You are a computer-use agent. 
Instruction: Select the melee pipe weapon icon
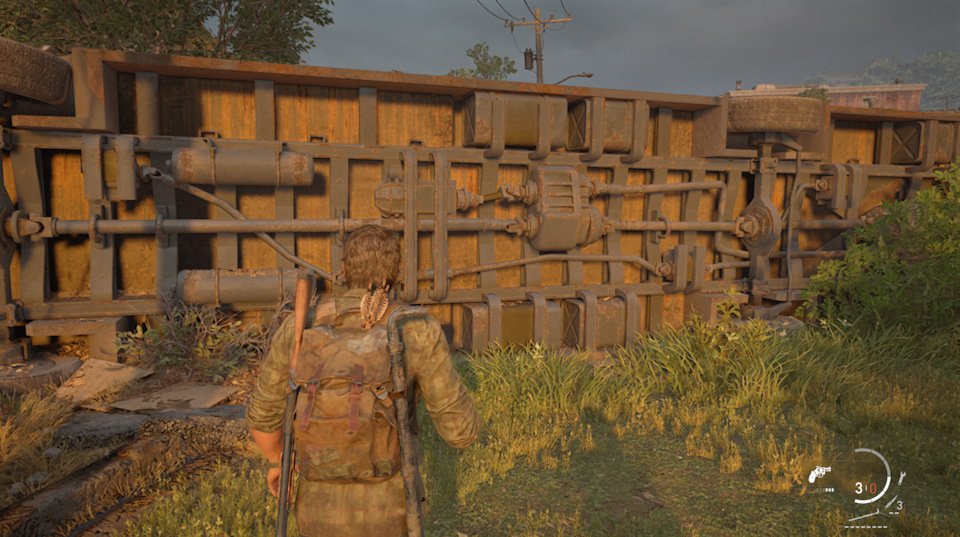[x=864, y=515]
